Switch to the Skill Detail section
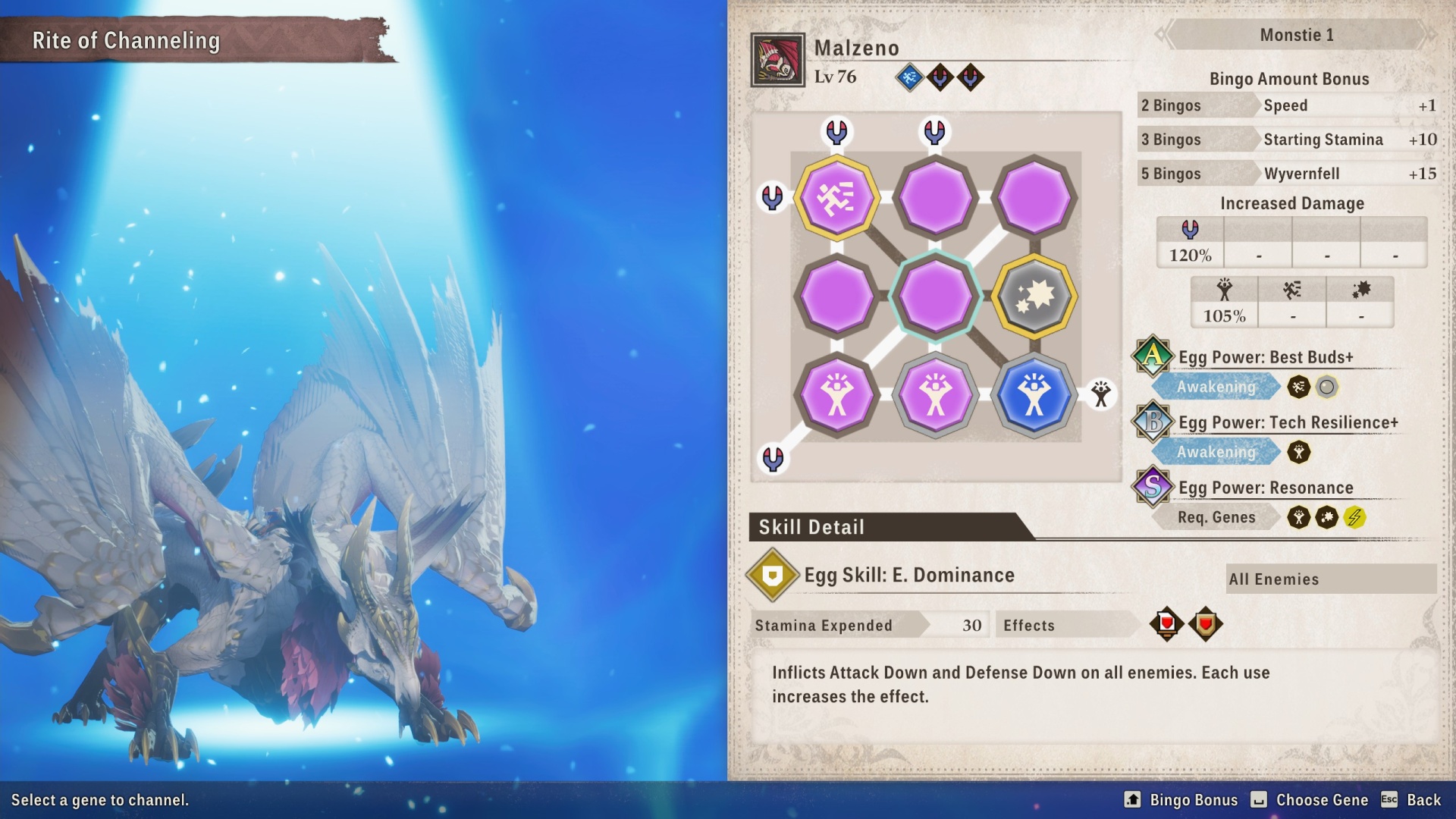 (814, 527)
